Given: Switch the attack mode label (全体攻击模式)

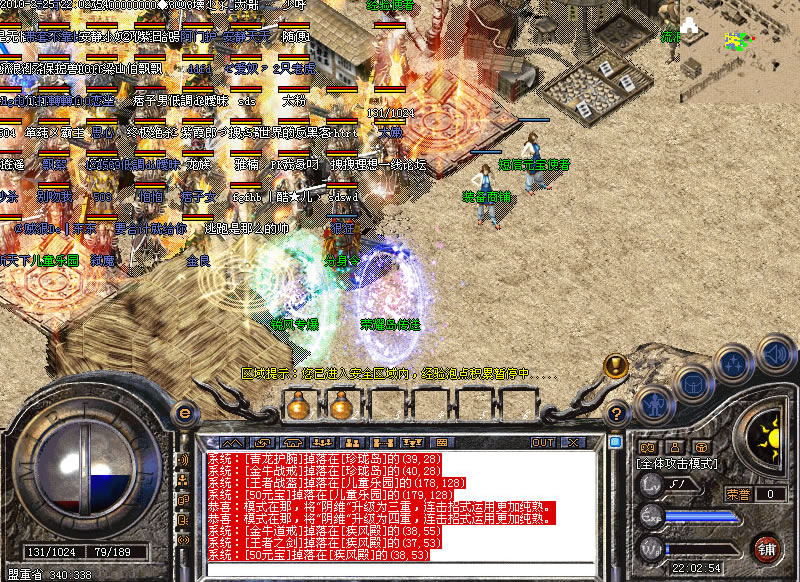Looking at the screenshot, I should (x=675, y=464).
